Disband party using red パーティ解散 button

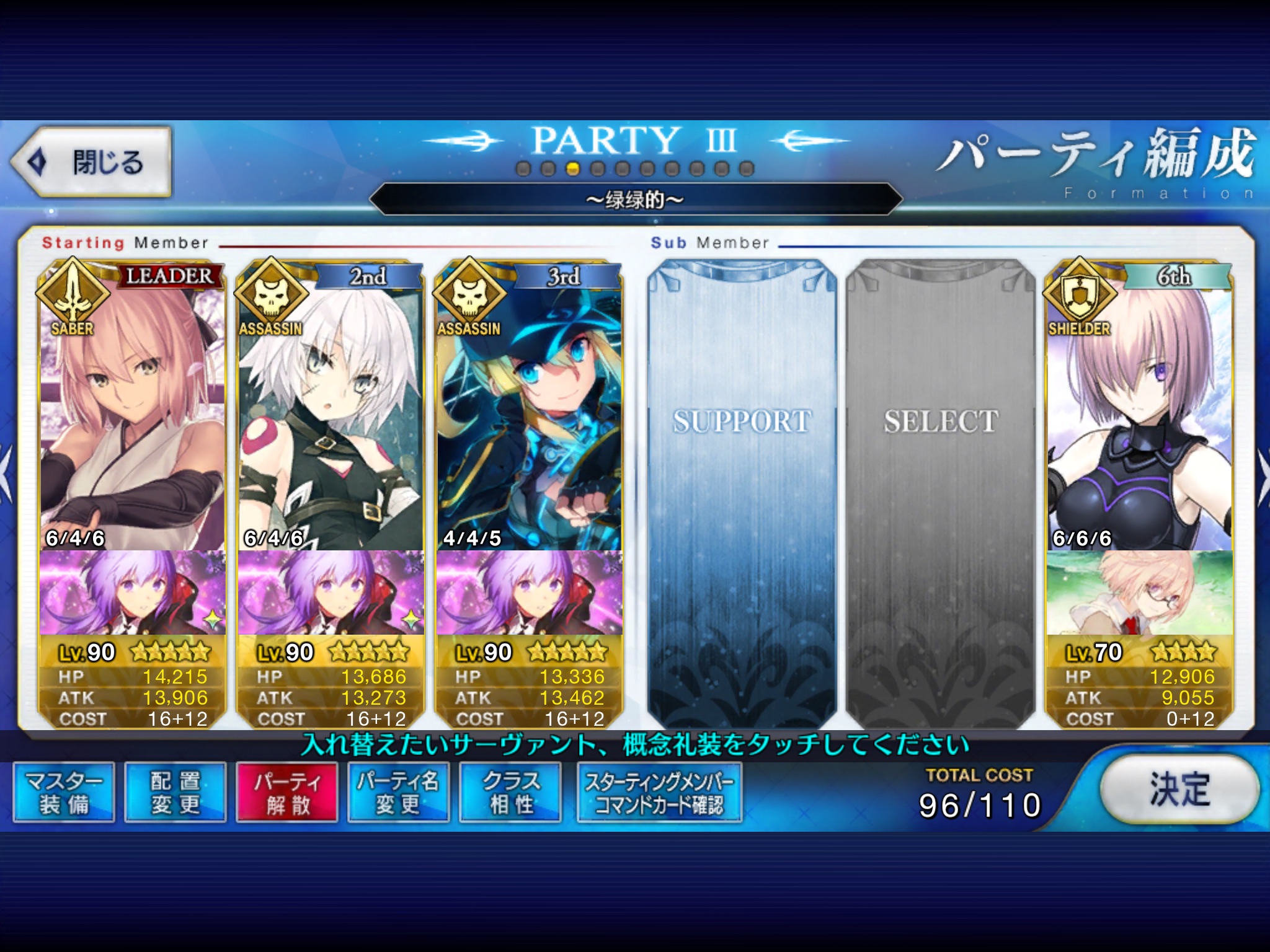point(287,793)
